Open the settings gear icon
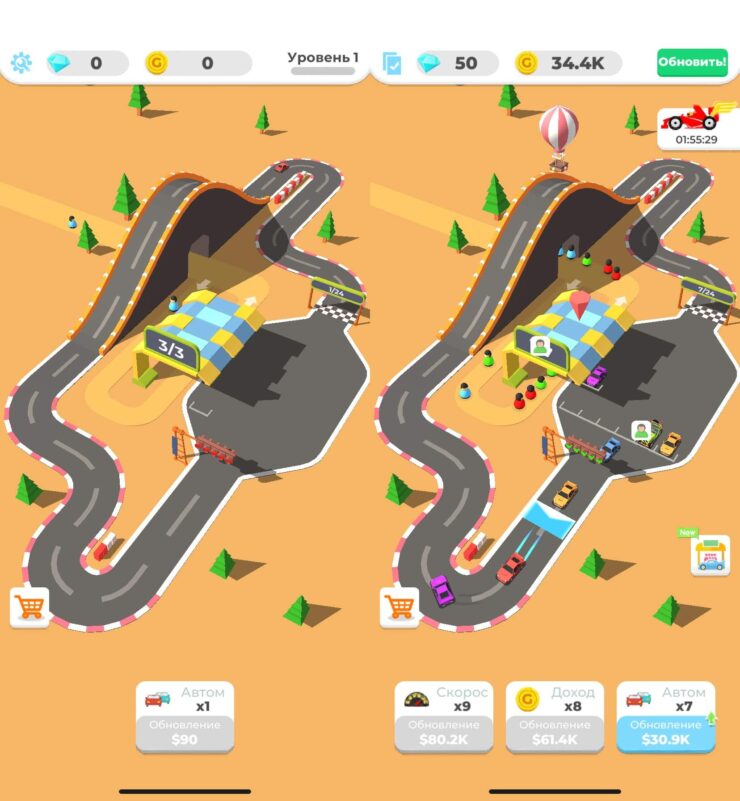Image resolution: width=740 pixels, height=801 pixels. (21, 63)
